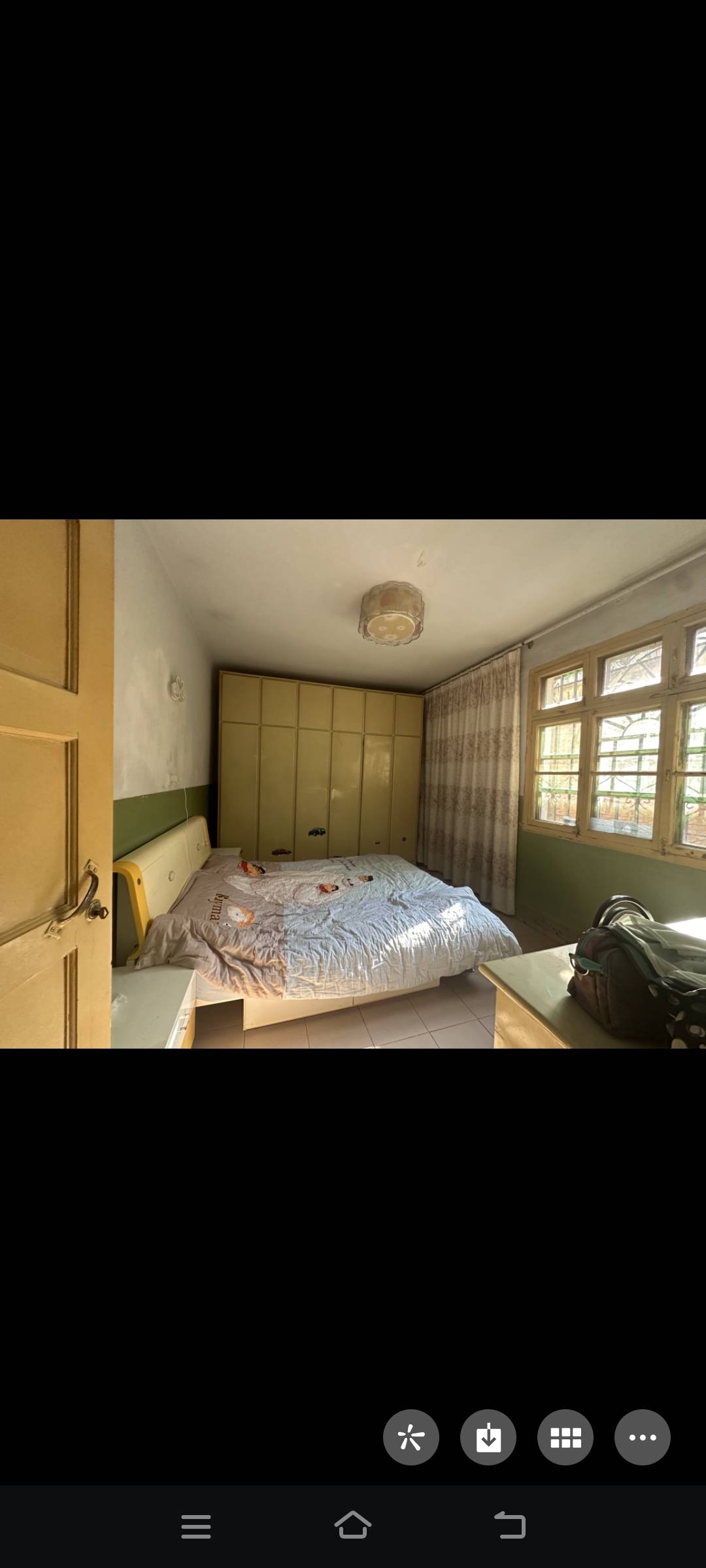Go back using the navigation bar arrow
Screen dimensions: 706x1568
click(x=510, y=1526)
